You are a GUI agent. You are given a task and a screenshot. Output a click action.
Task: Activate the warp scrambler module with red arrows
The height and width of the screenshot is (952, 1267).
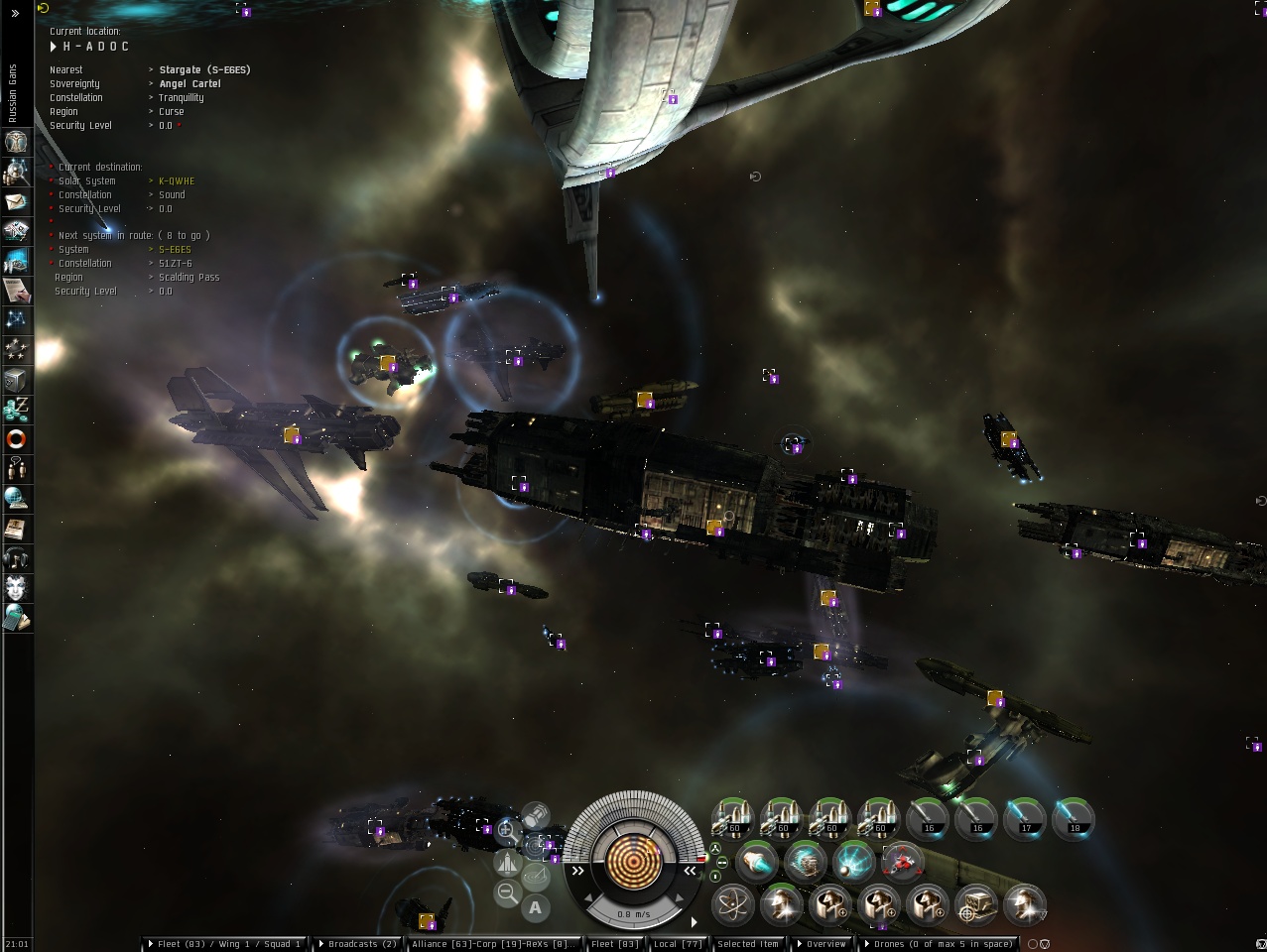901,863
